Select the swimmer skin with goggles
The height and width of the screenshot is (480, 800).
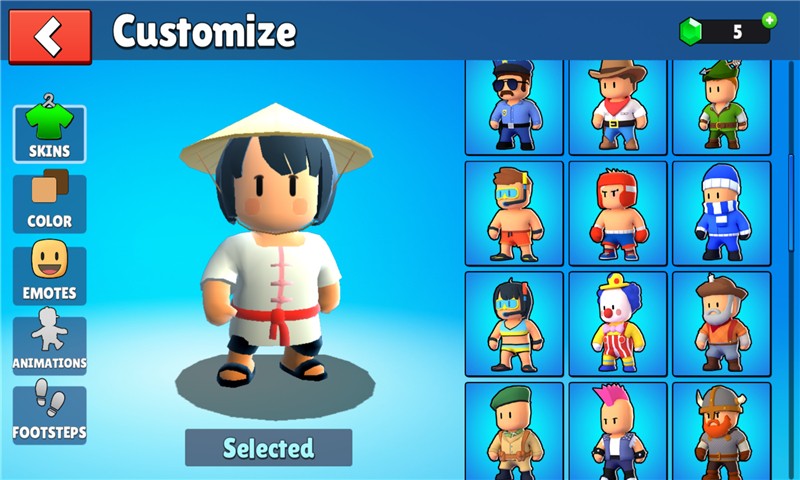[x=515, y=212]
